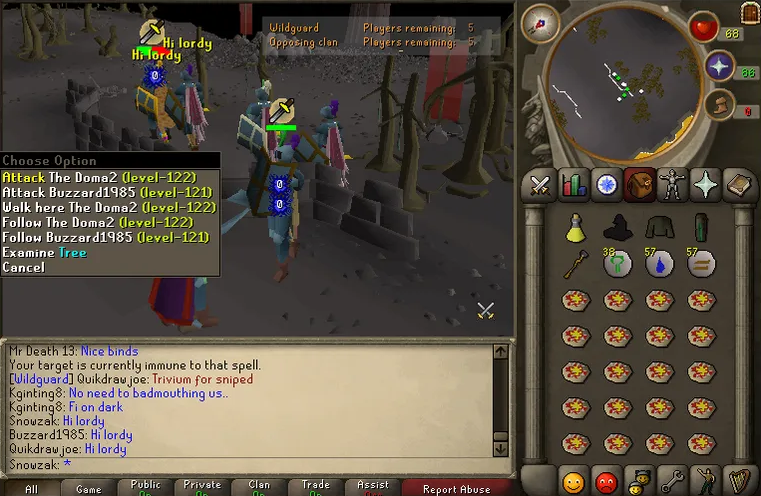Select Walk here The Doma2
Image resolution: width=761 pixels, height=496 pixels.
click(x=108, y=207)
